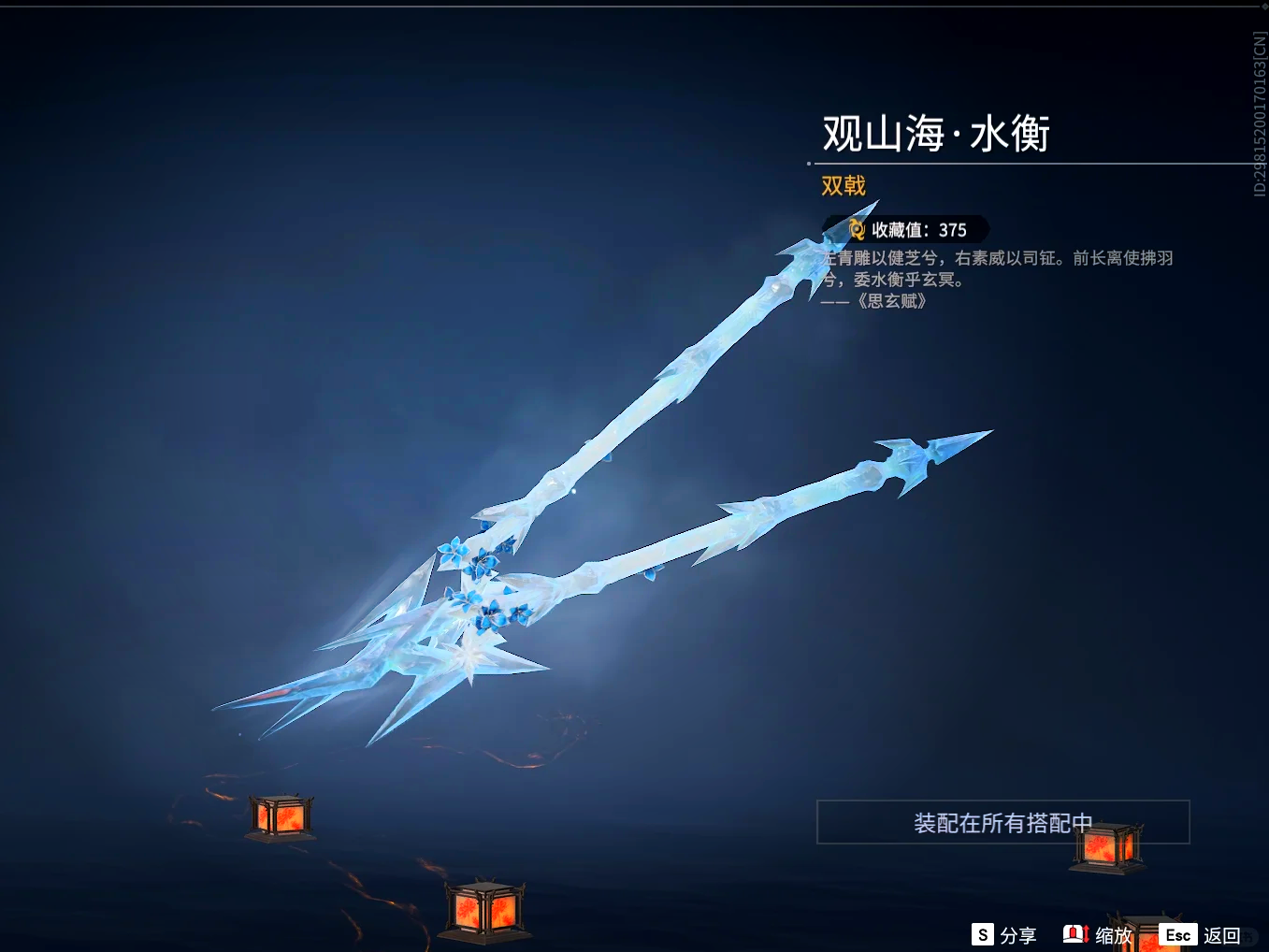Click the red mouse-scroll zoom icon
Viewport: 1269px width, 952px height.
point(1075,934)
